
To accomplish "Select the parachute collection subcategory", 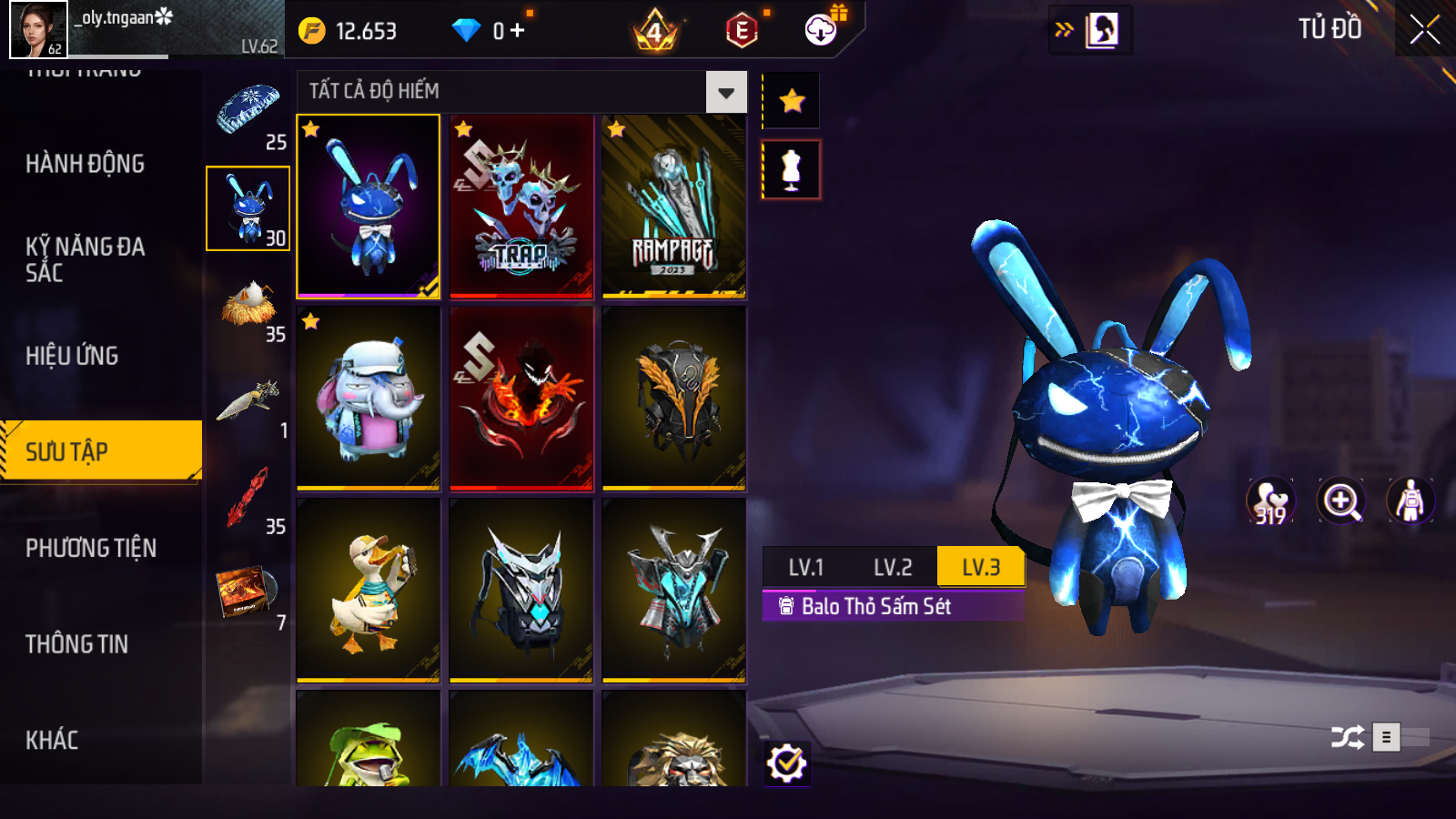I will tap(248, 111).
